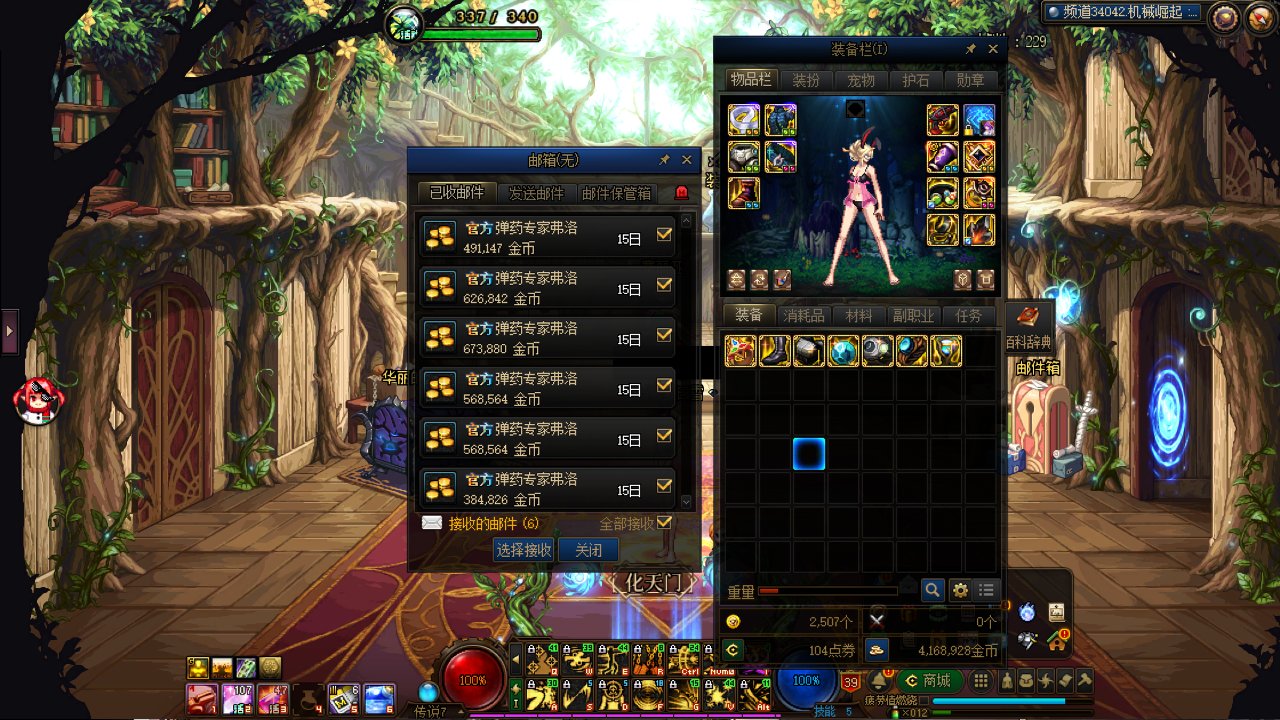Open the 材料 inventory category
Image resolution: width=1280 pixels, height=720 pixels.
click(858, 315)
